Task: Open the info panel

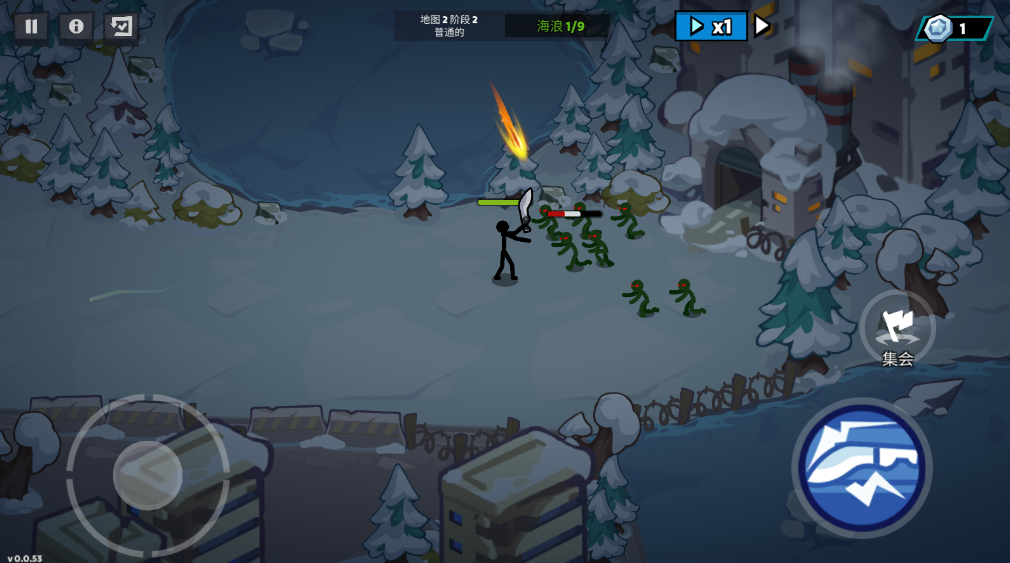Action: coord(76,26)
